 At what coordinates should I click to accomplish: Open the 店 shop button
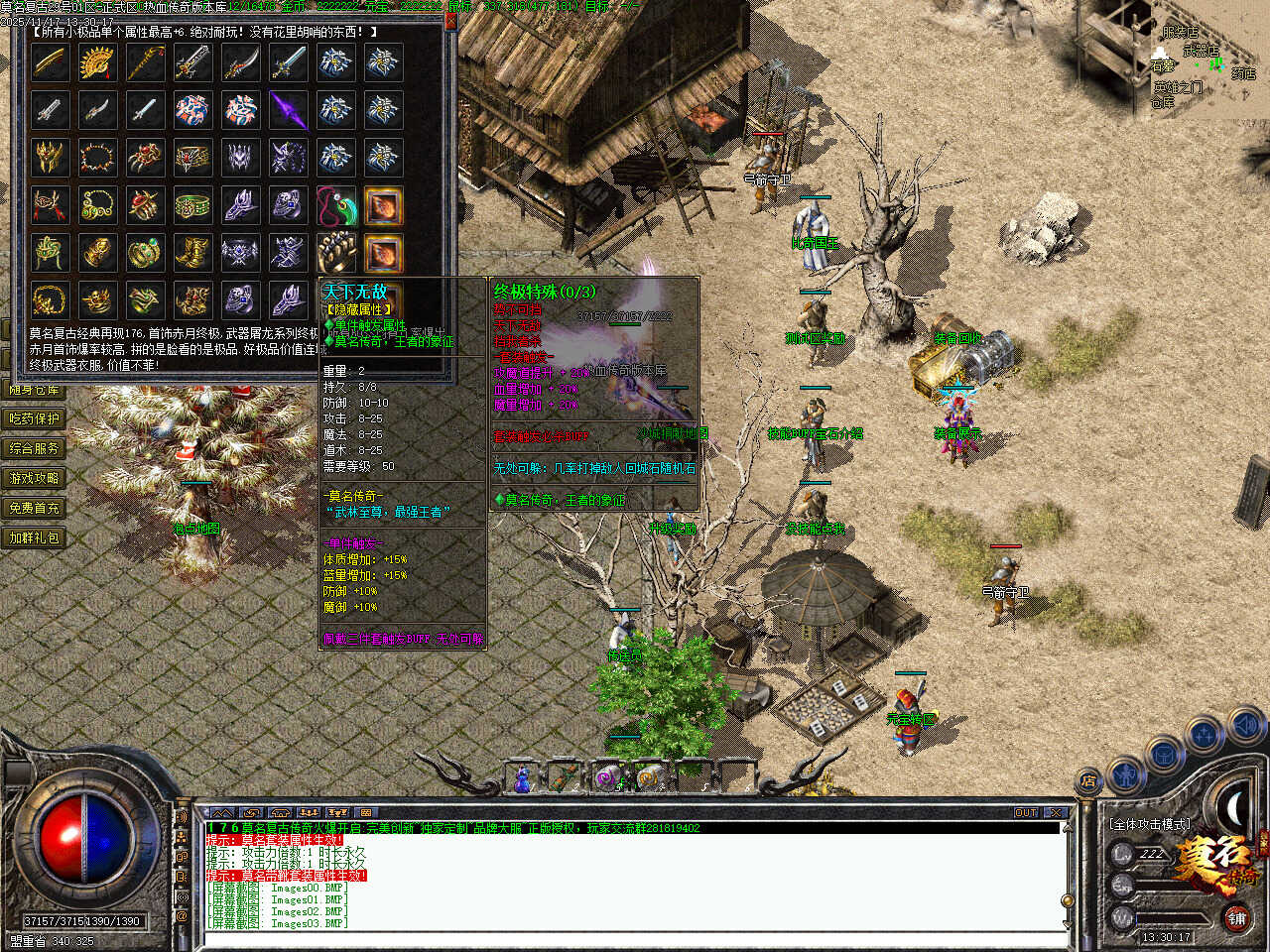(1088, 781)
